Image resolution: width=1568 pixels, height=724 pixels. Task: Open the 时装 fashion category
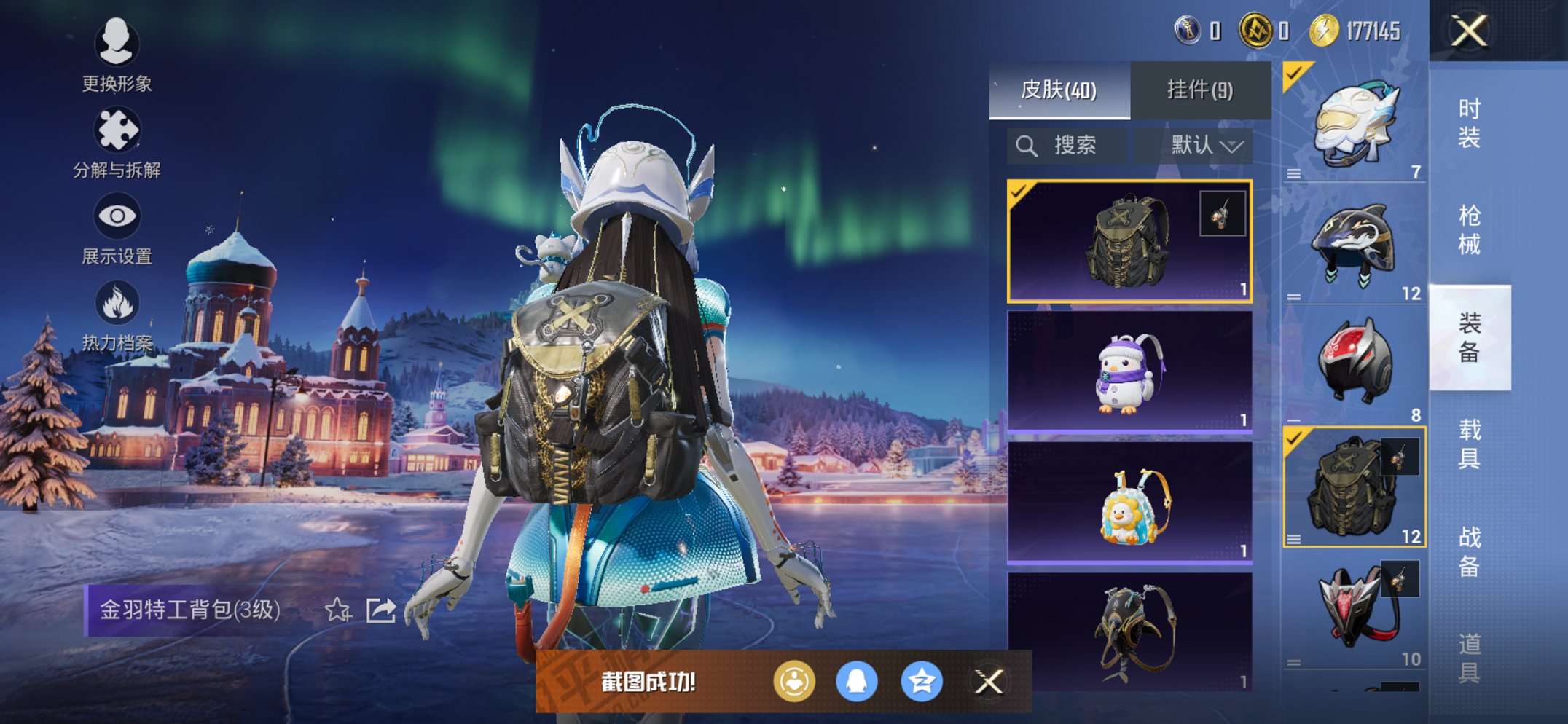1469,122
